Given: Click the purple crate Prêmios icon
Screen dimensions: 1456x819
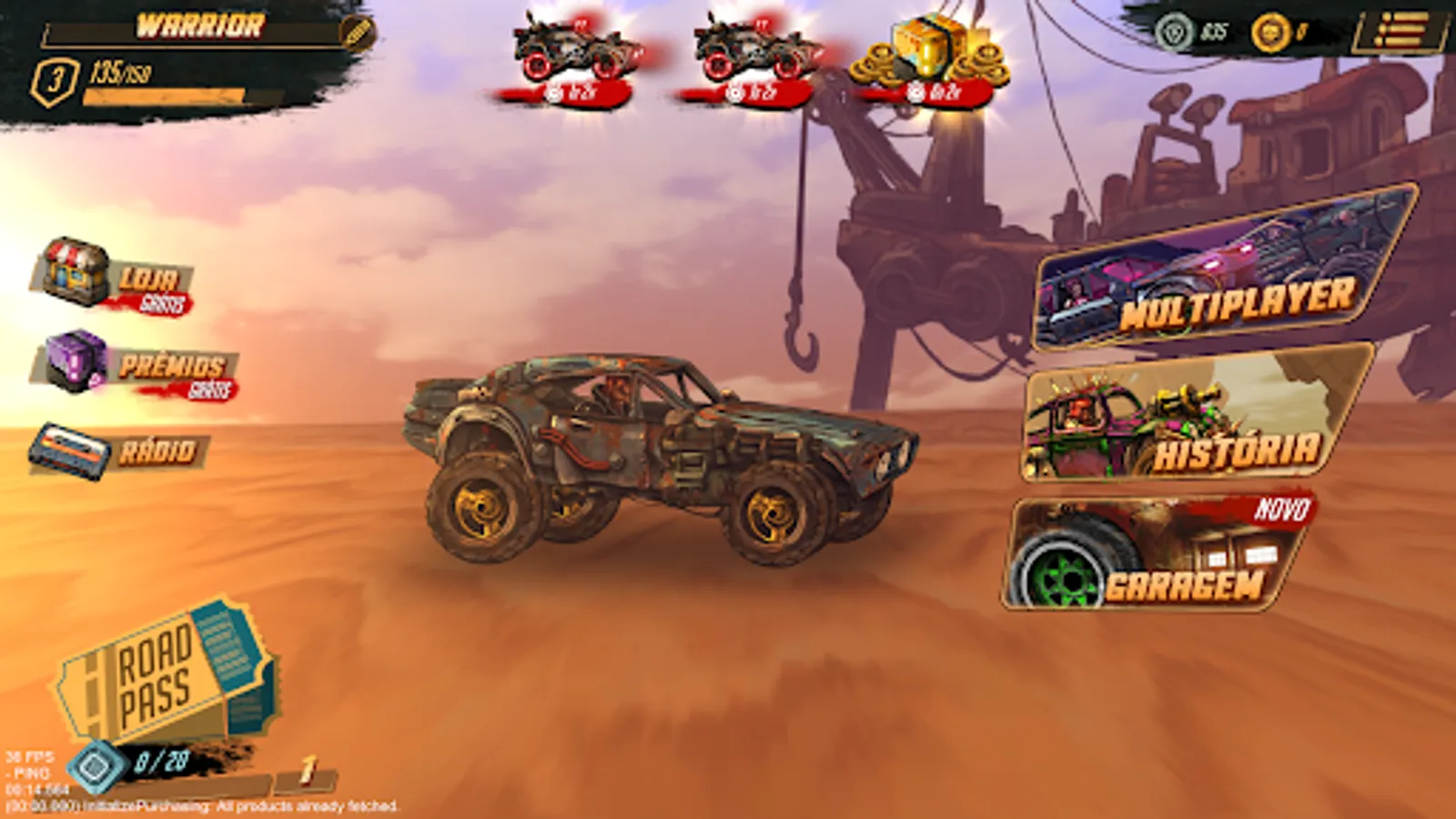Looking at the screenshot, I should tap(73, 364).
